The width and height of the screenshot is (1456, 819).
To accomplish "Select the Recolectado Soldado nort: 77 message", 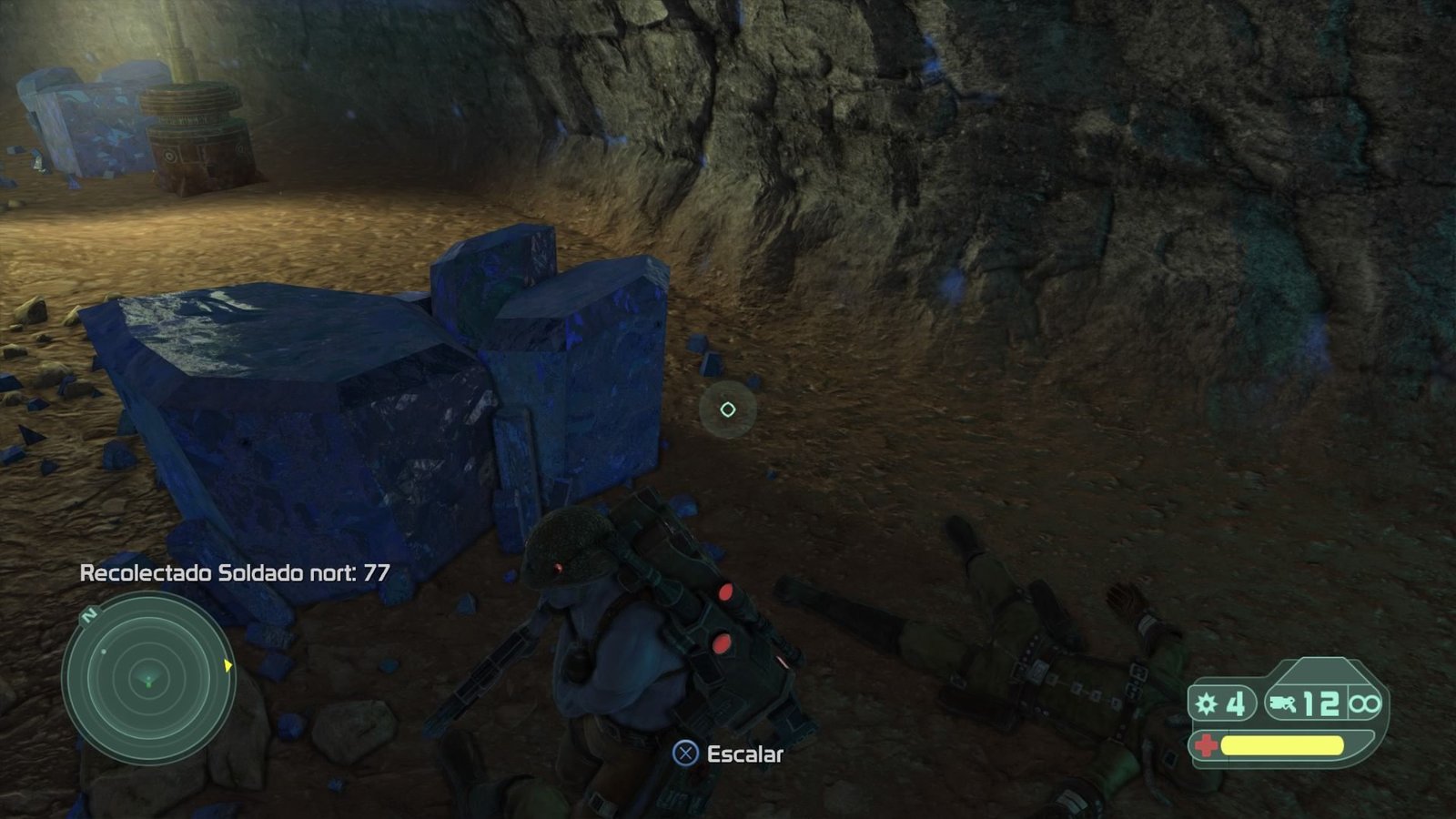I will [235, 574].
